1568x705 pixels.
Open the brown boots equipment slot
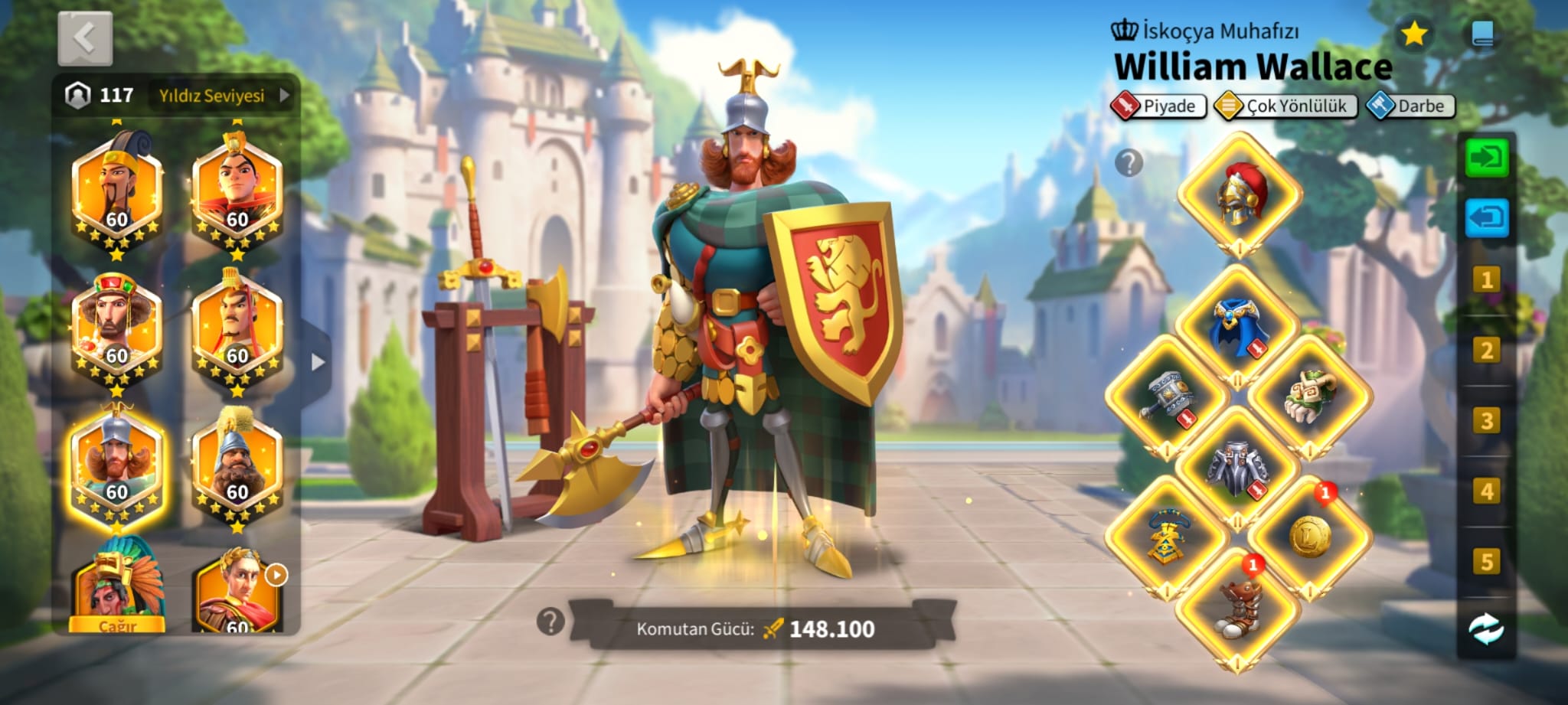pos(1238,610)
